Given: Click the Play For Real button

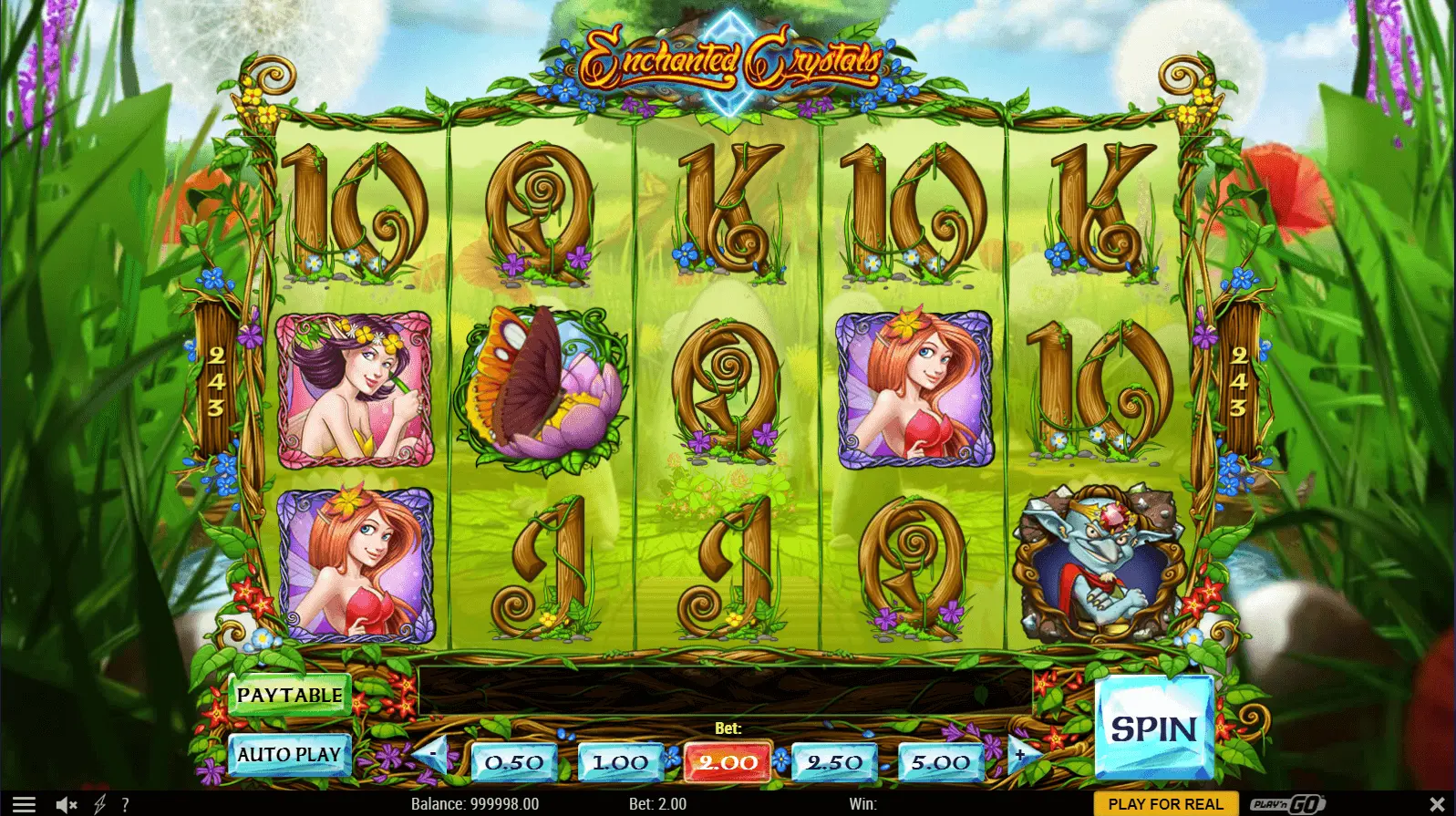Looking at the screenshot, I should click(x=1165, y=804).
